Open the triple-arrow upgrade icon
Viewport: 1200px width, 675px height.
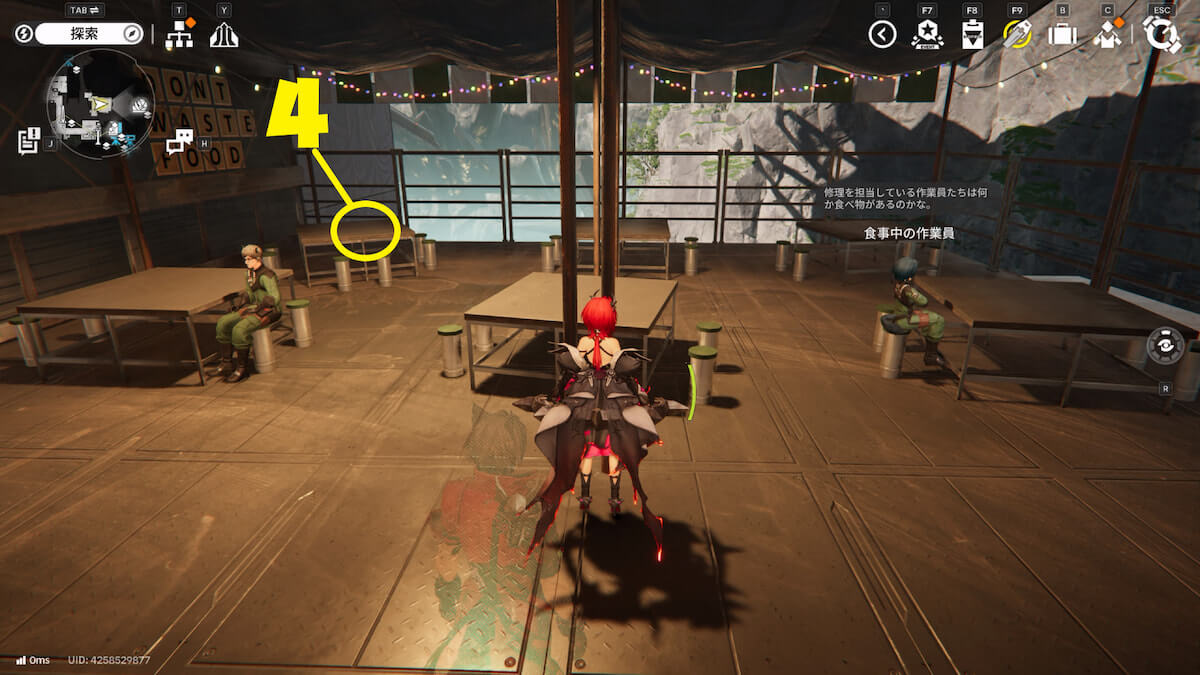pyautogui.click(x=224, y=35)
